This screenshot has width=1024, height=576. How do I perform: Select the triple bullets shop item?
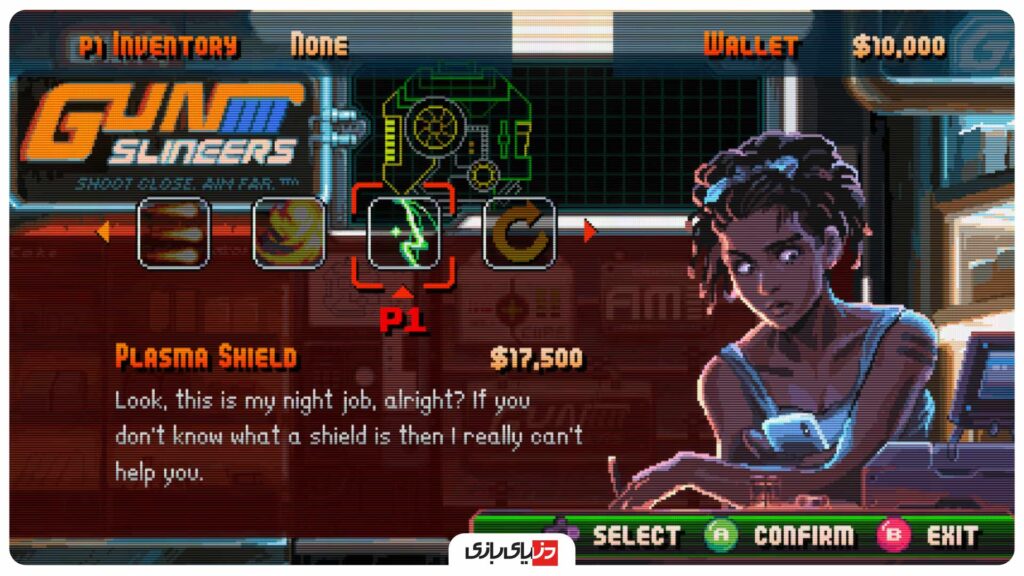click(173, 232)
